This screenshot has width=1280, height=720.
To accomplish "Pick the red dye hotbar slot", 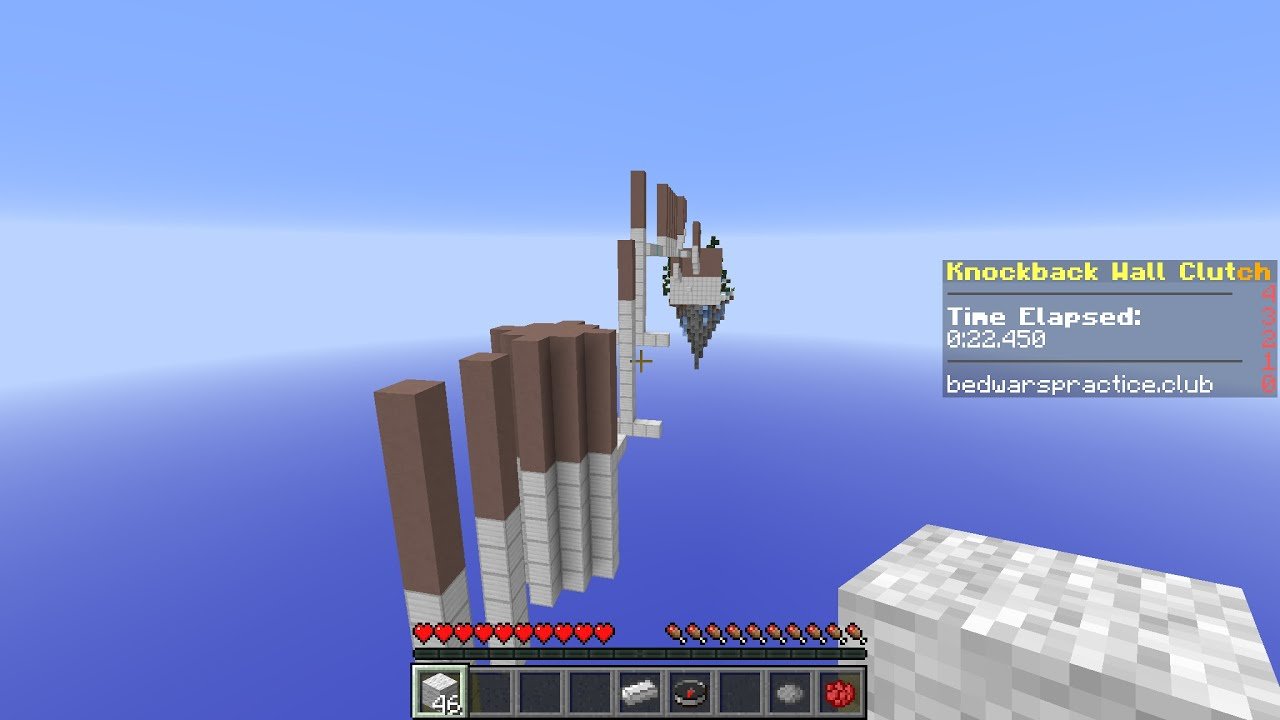I will point(840,691).
